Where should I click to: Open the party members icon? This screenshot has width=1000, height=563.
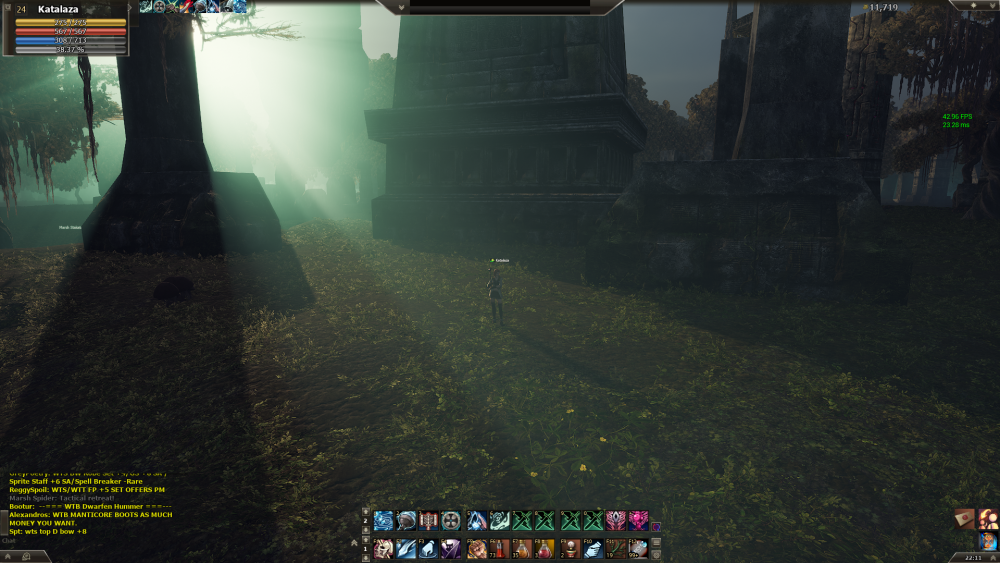click(988, 518)
